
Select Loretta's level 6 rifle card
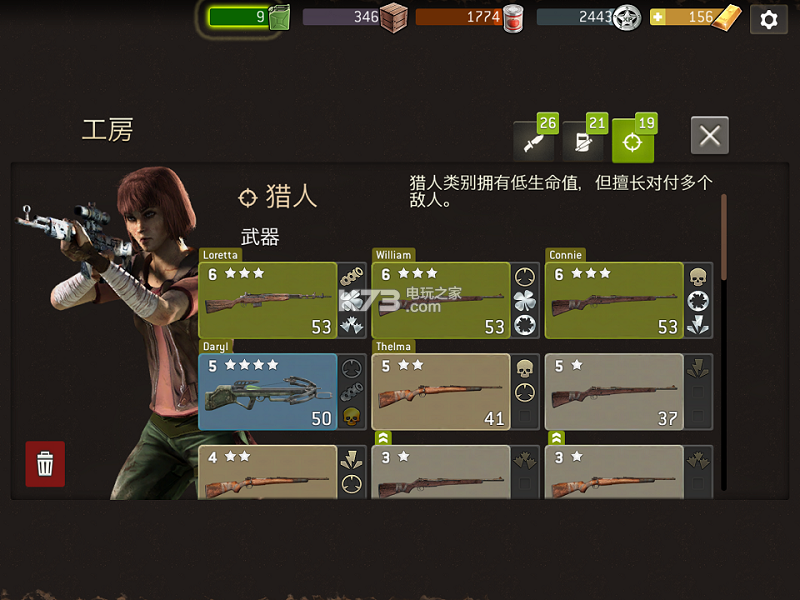(268, 300)
